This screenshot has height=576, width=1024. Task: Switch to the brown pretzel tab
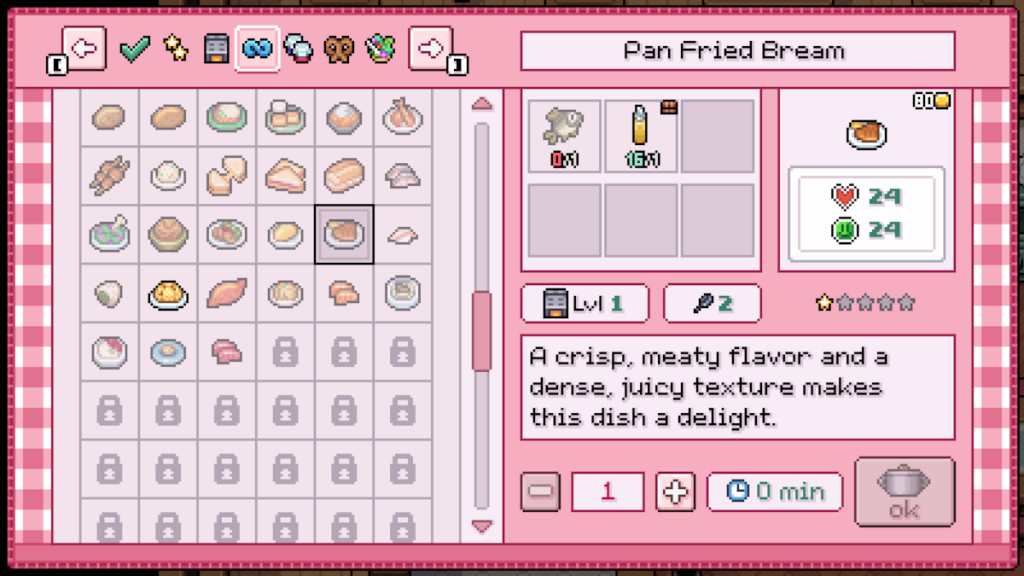click(x=339, y=49)
